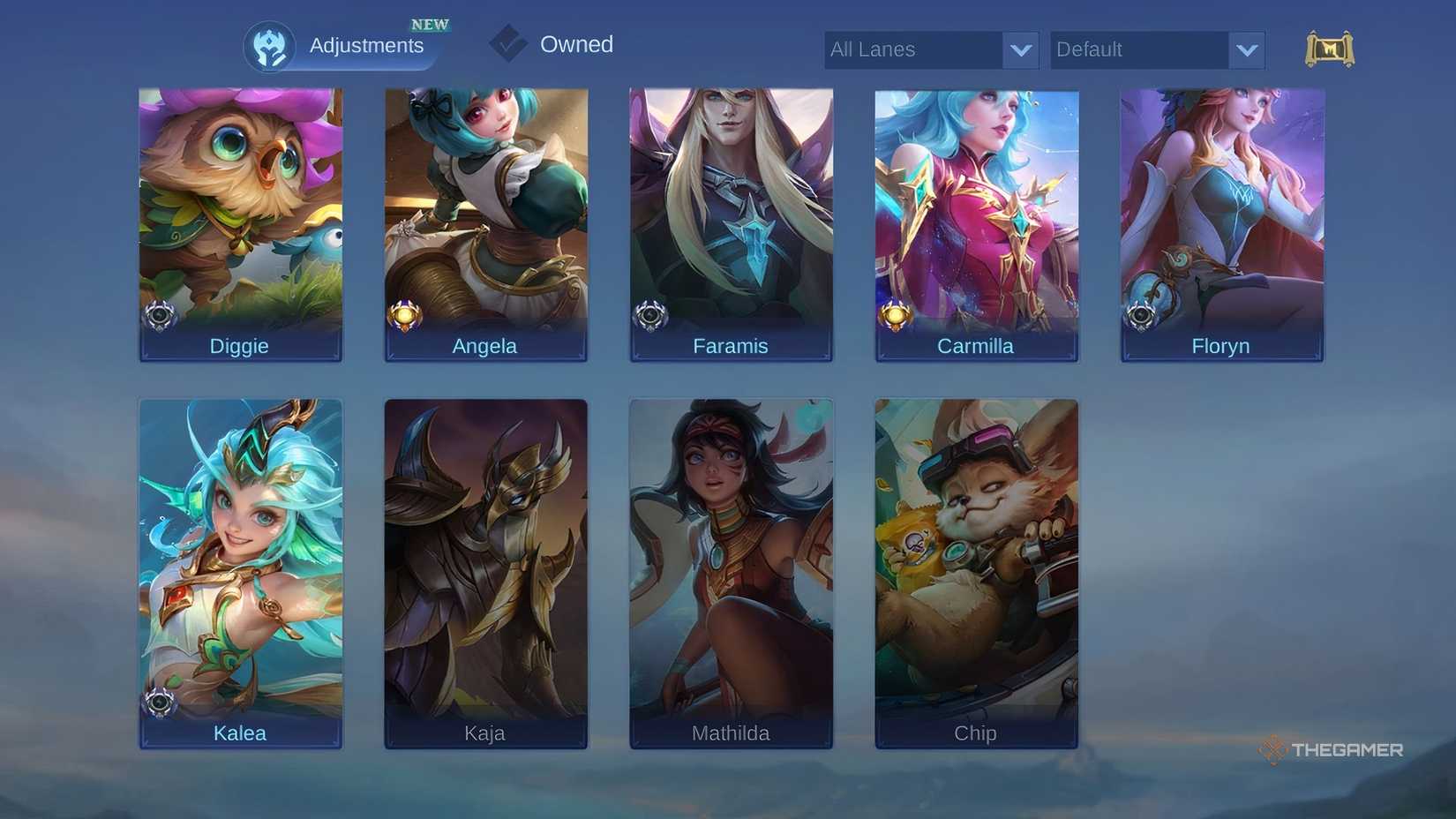Switch to the Adjustments tab
1456x819 pixels.
pyautogui.click(x=367, y=45)
